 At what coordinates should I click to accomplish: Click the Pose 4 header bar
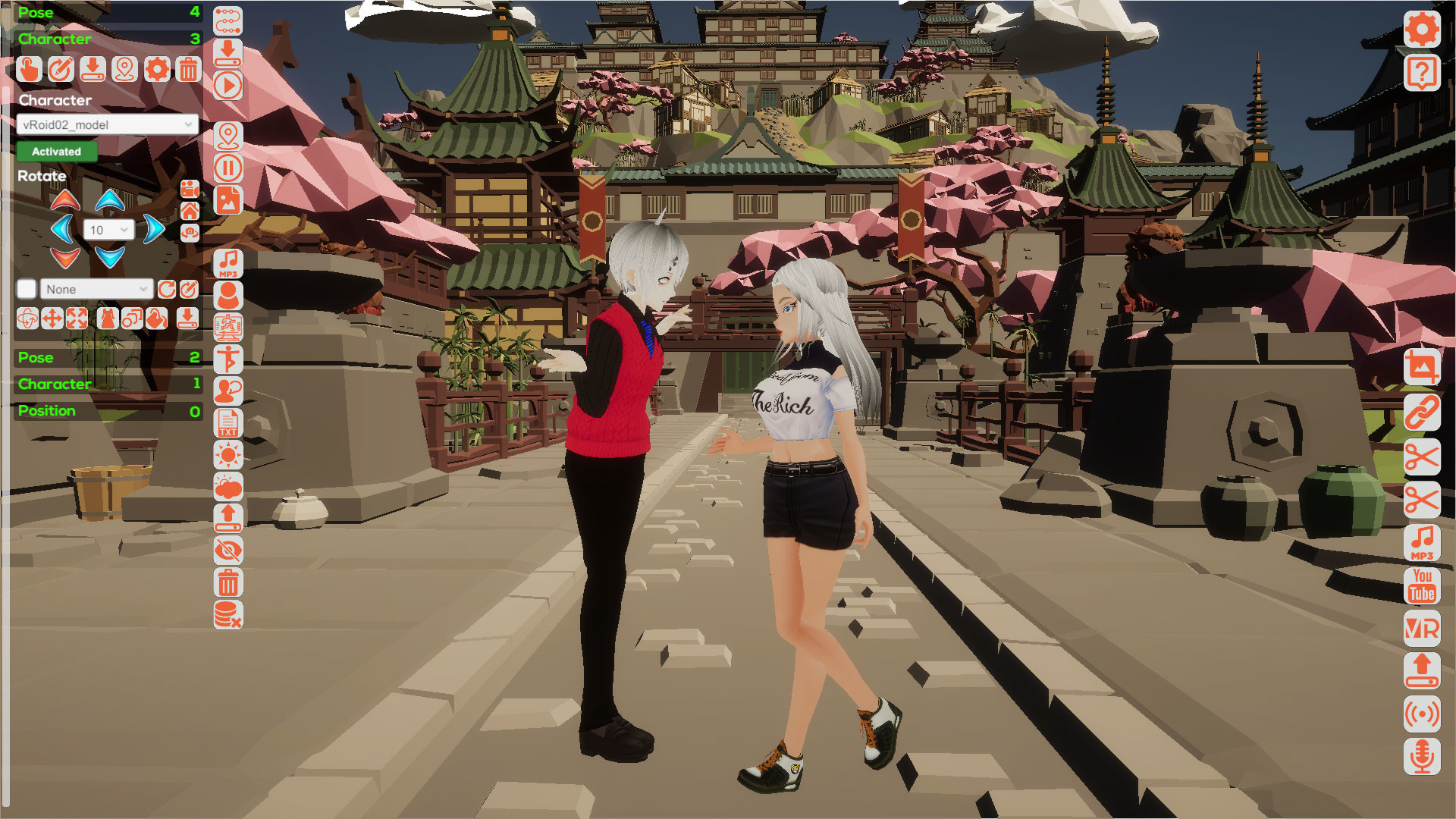pyautogui.click(x=106, y=12)
